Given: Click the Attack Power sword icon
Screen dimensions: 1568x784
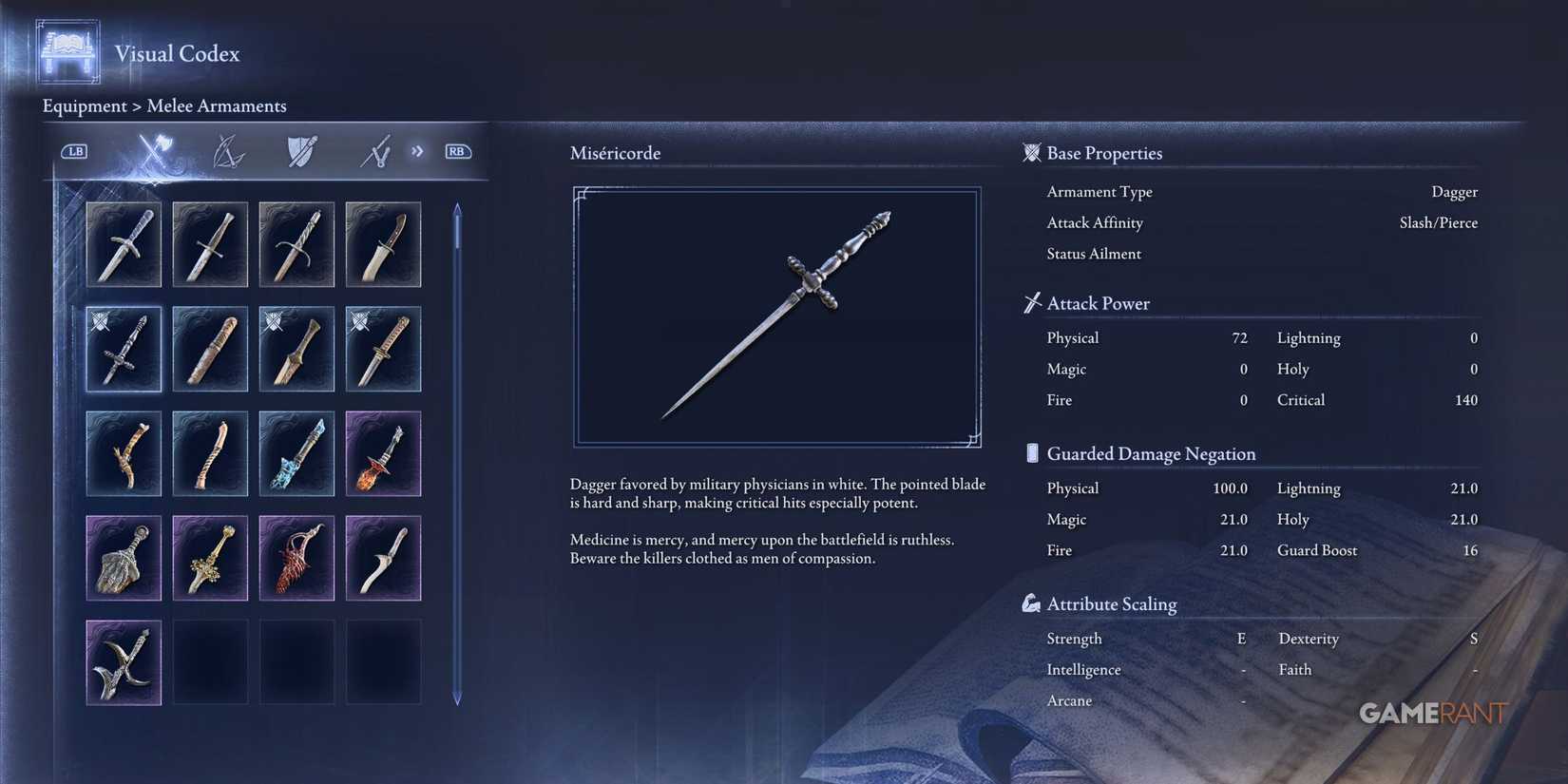Looking at the screenshot, I should tap(1030, 302).
